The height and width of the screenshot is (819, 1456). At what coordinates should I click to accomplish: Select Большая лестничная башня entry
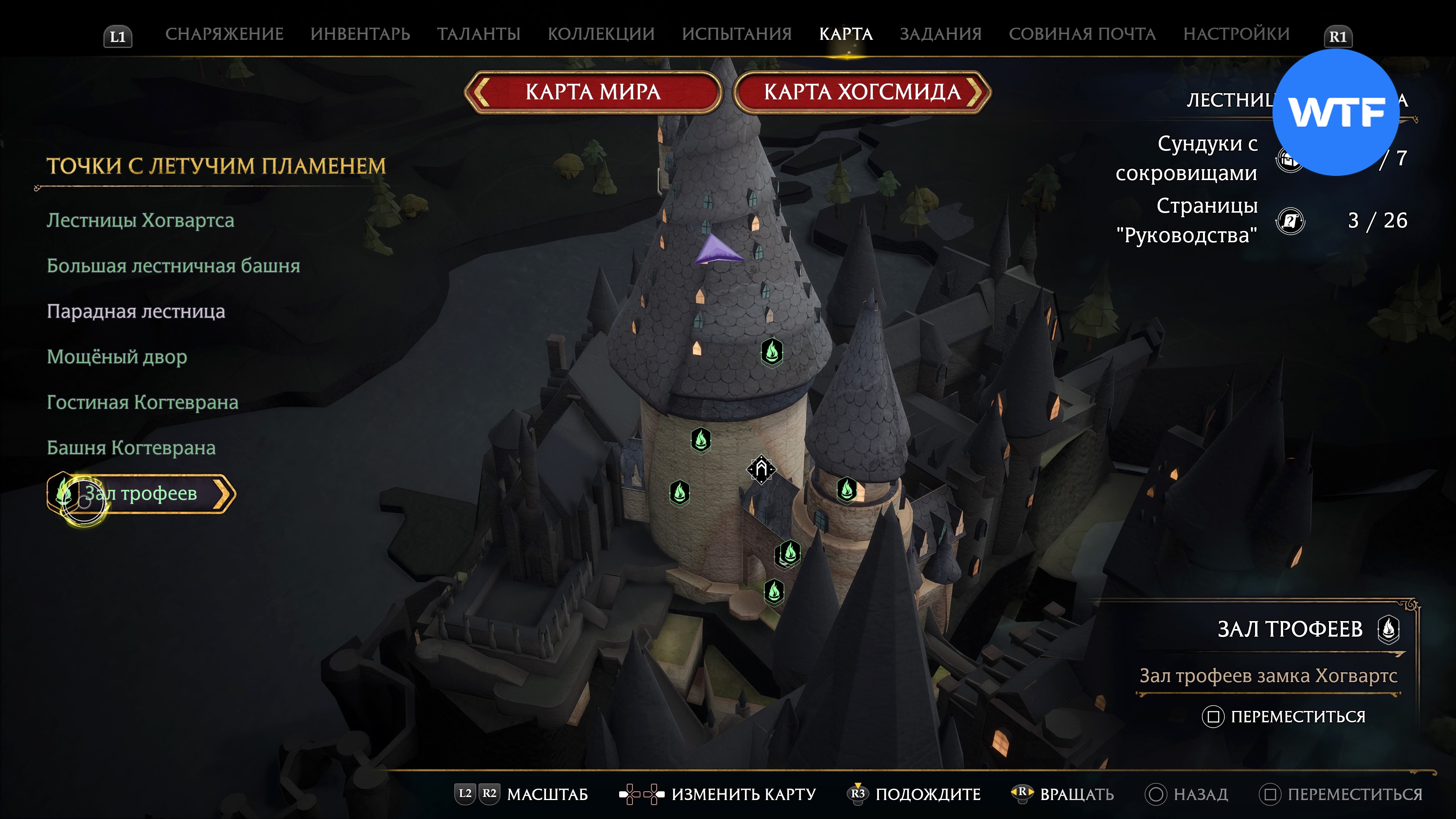[x=173, y=266]
